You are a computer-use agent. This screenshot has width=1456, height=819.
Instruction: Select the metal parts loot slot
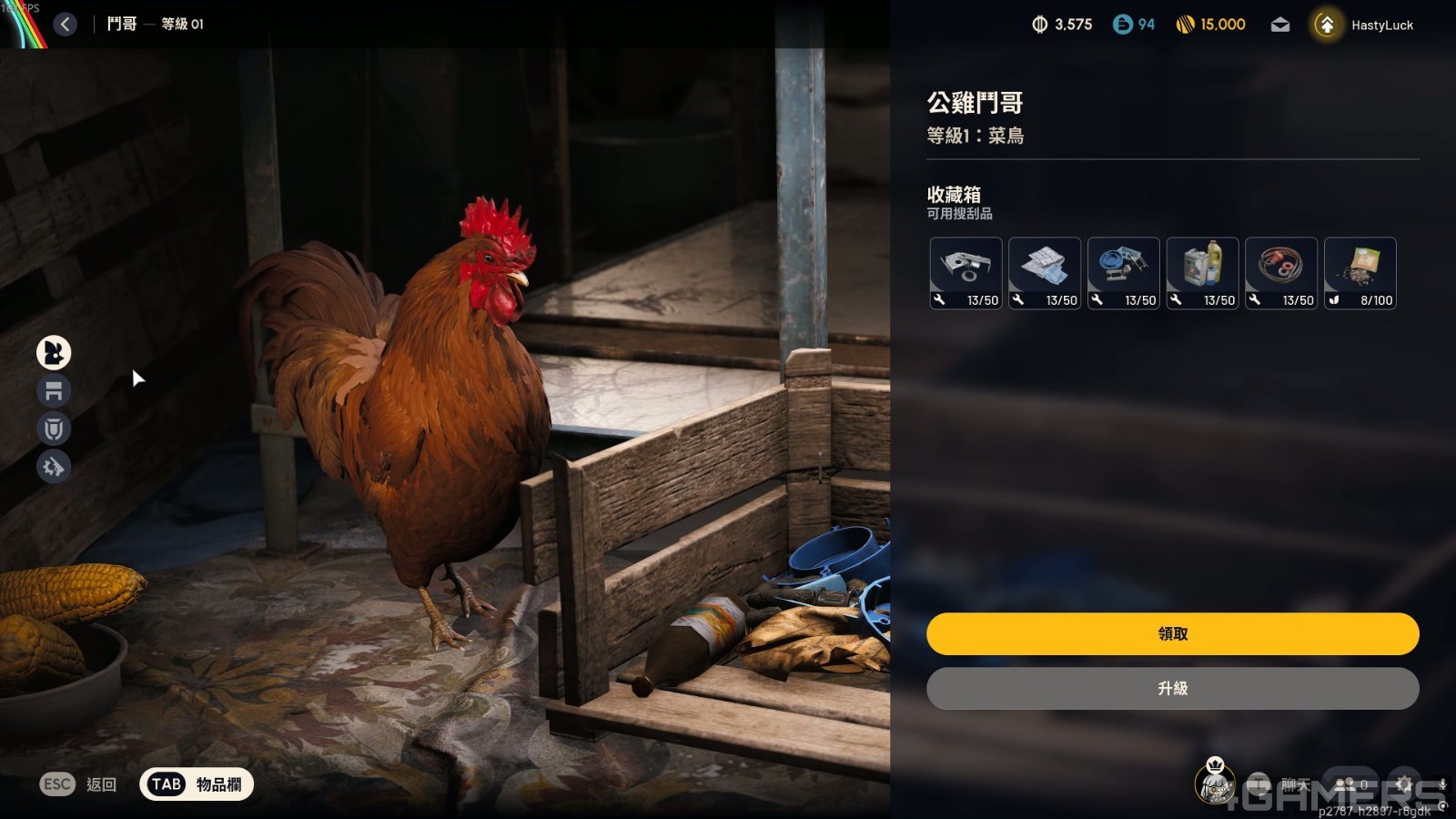[x=966, y=273]
